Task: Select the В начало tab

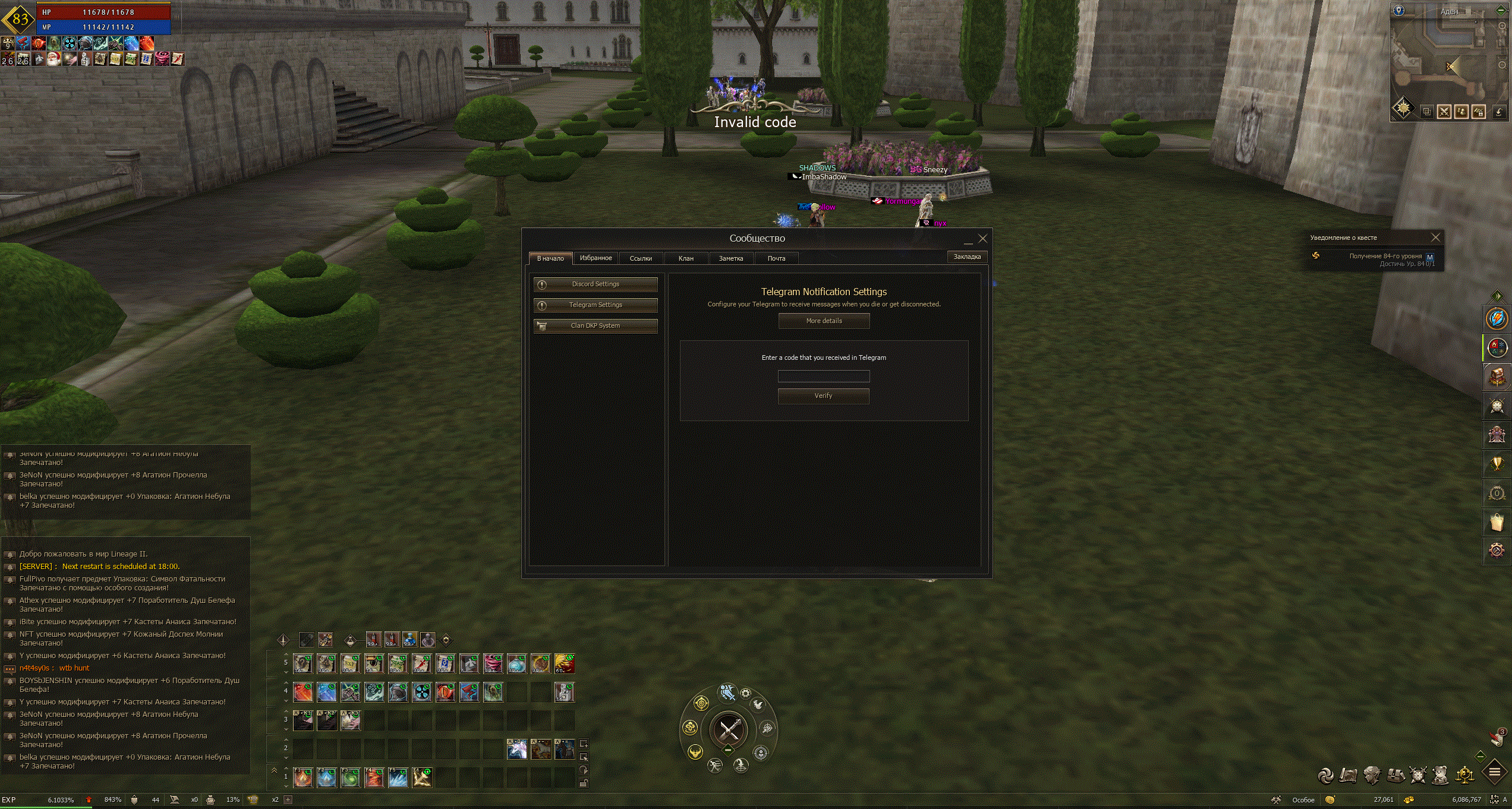Action: coord(550,258)
